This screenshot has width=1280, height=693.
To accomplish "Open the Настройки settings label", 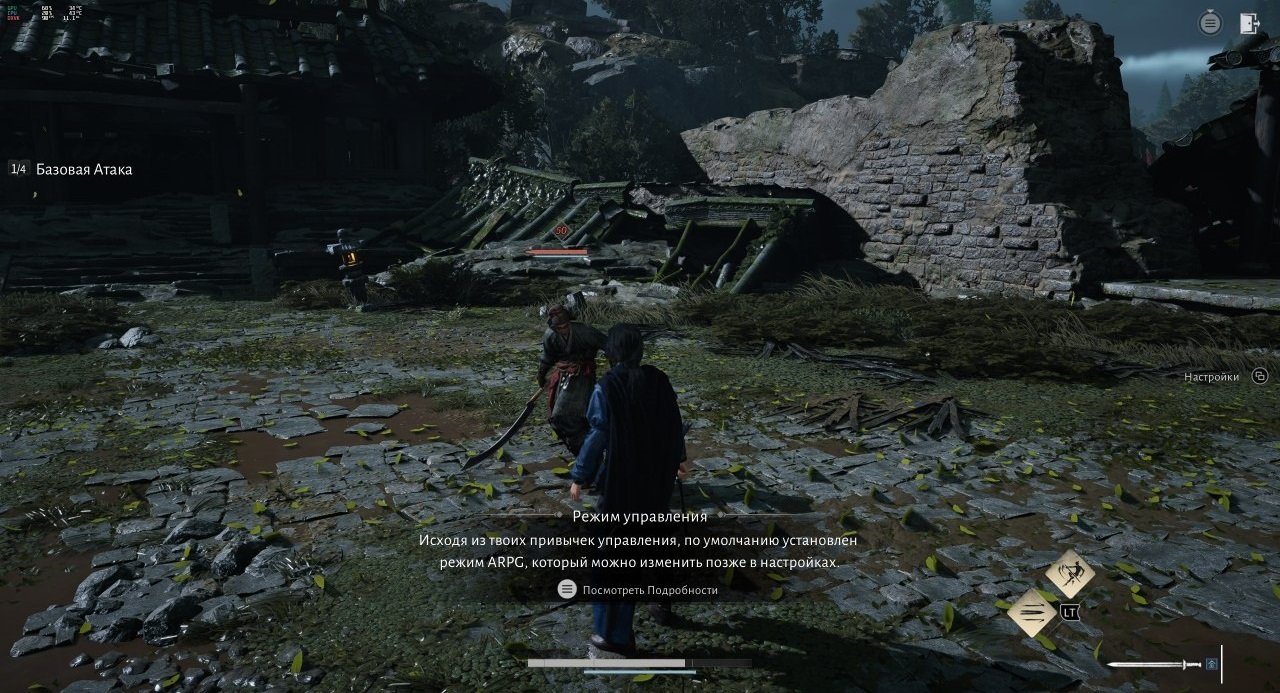I will (1211, 377).
